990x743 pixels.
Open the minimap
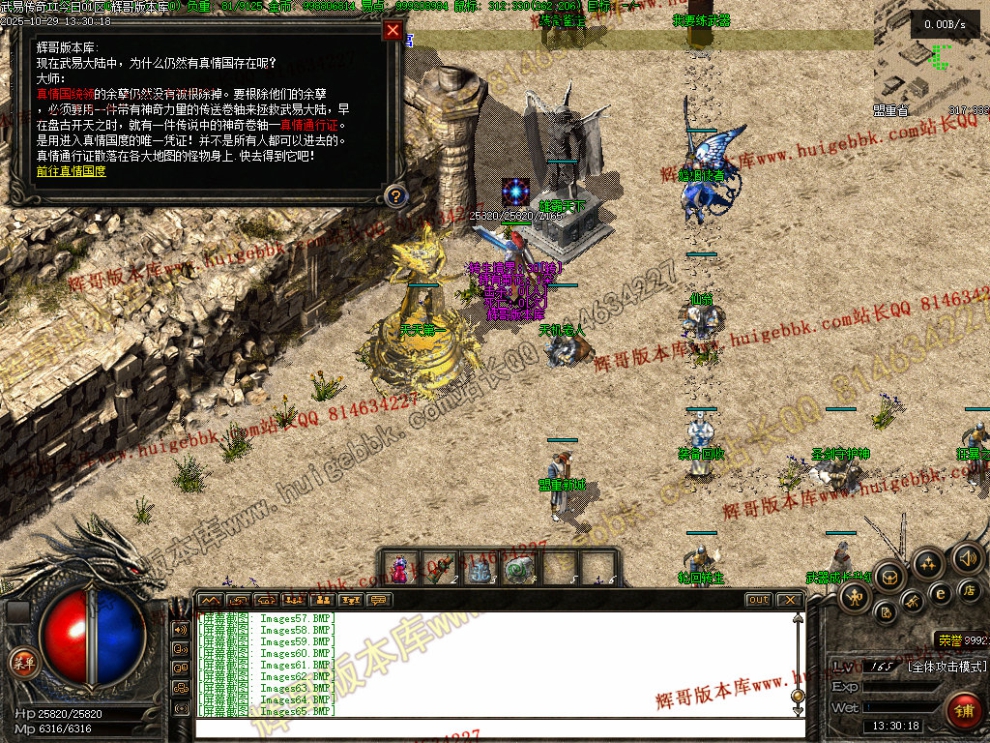click(x=930, y=57)
